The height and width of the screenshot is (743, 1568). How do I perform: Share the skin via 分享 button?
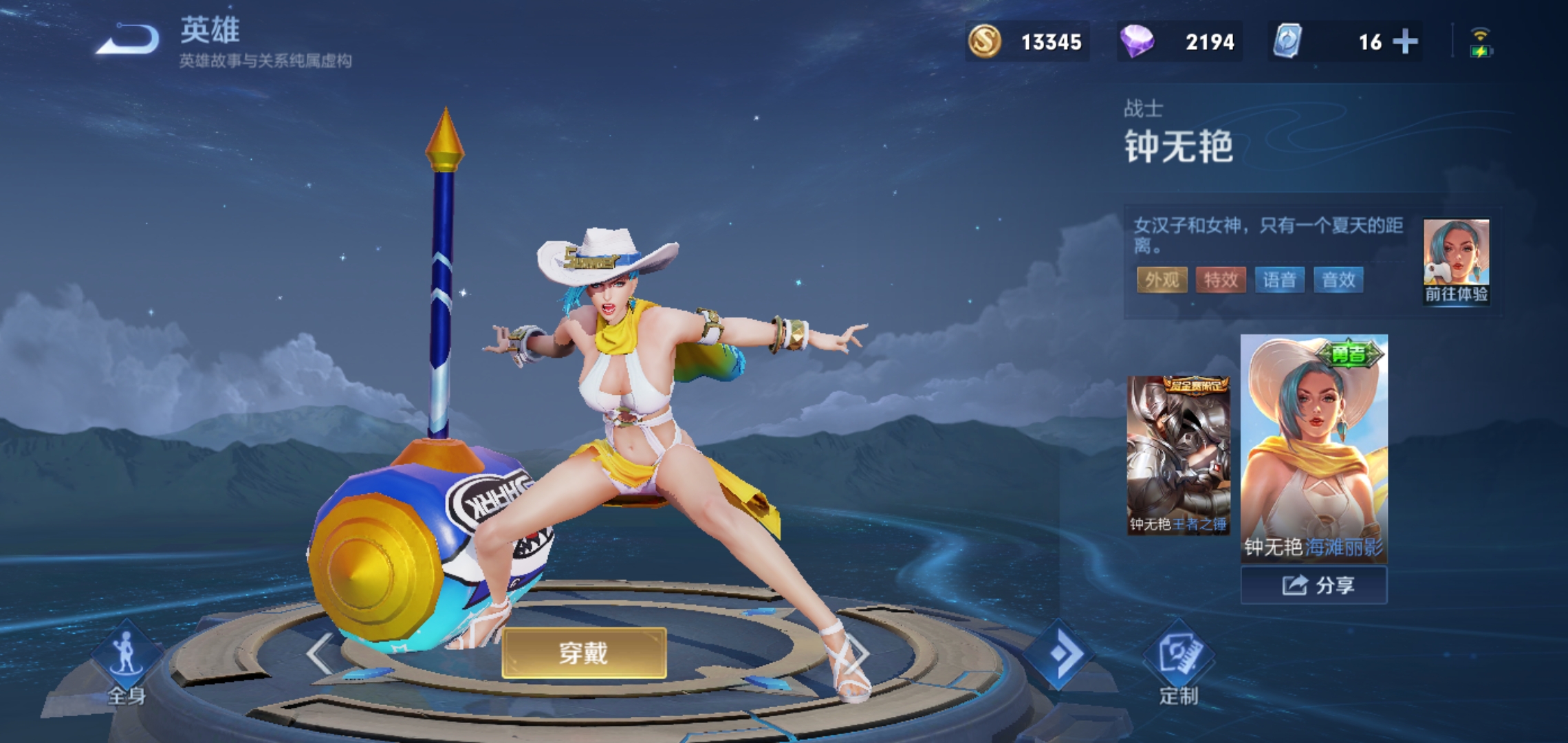1314,585
